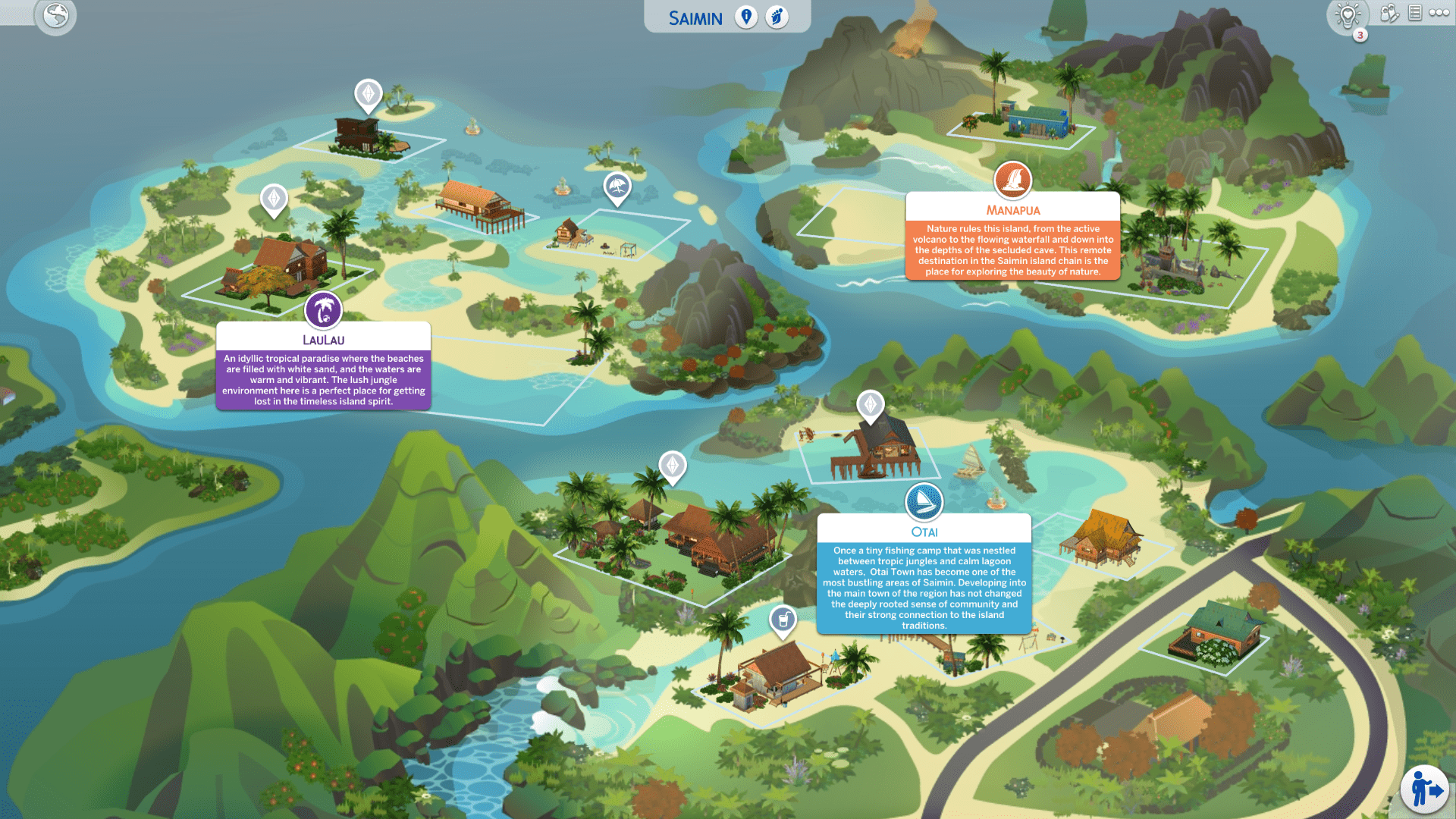Select the Manapua neighborhood volcano icon
Image resolution: width=1456 pixels, height=819 pixels.
coord(1013,180)
